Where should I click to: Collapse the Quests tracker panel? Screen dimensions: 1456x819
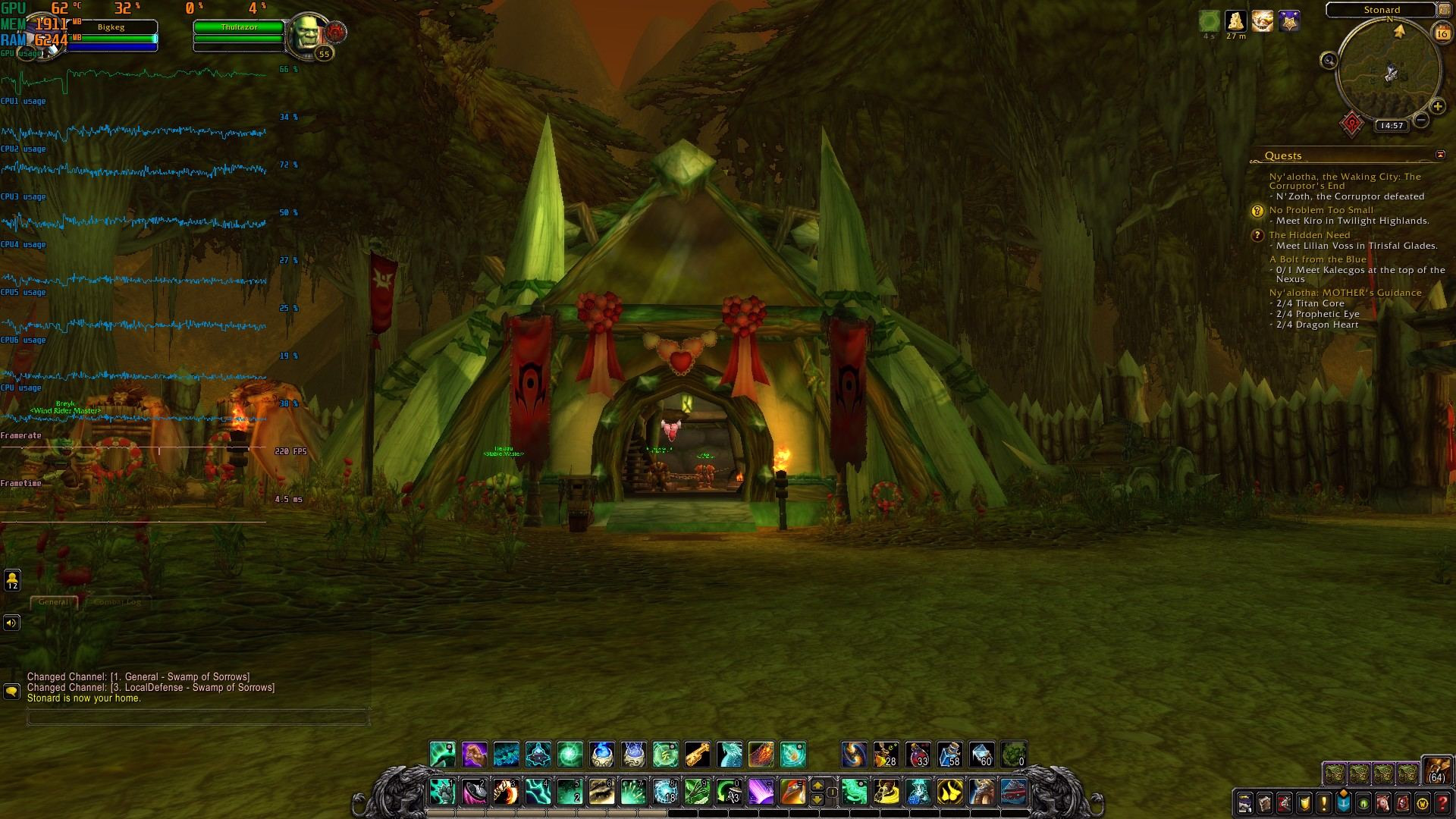coord(1440,155)
